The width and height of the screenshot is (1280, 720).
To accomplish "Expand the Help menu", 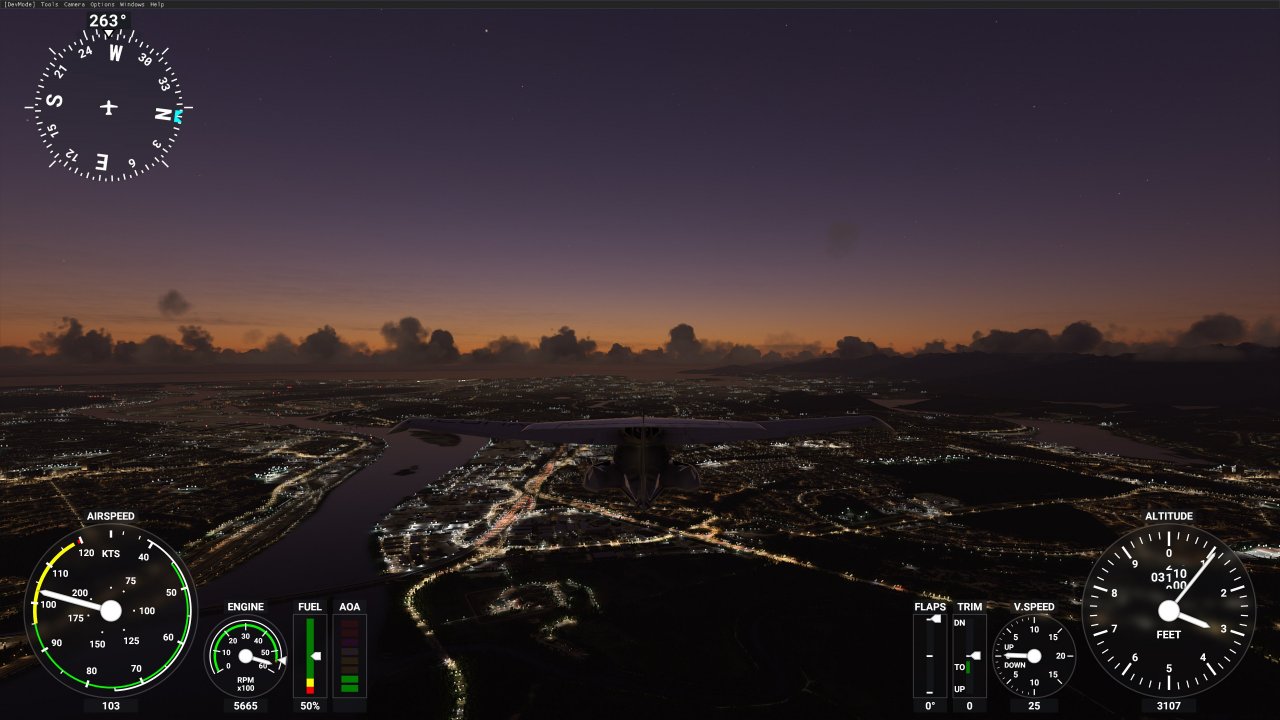I will coord(156,4).
